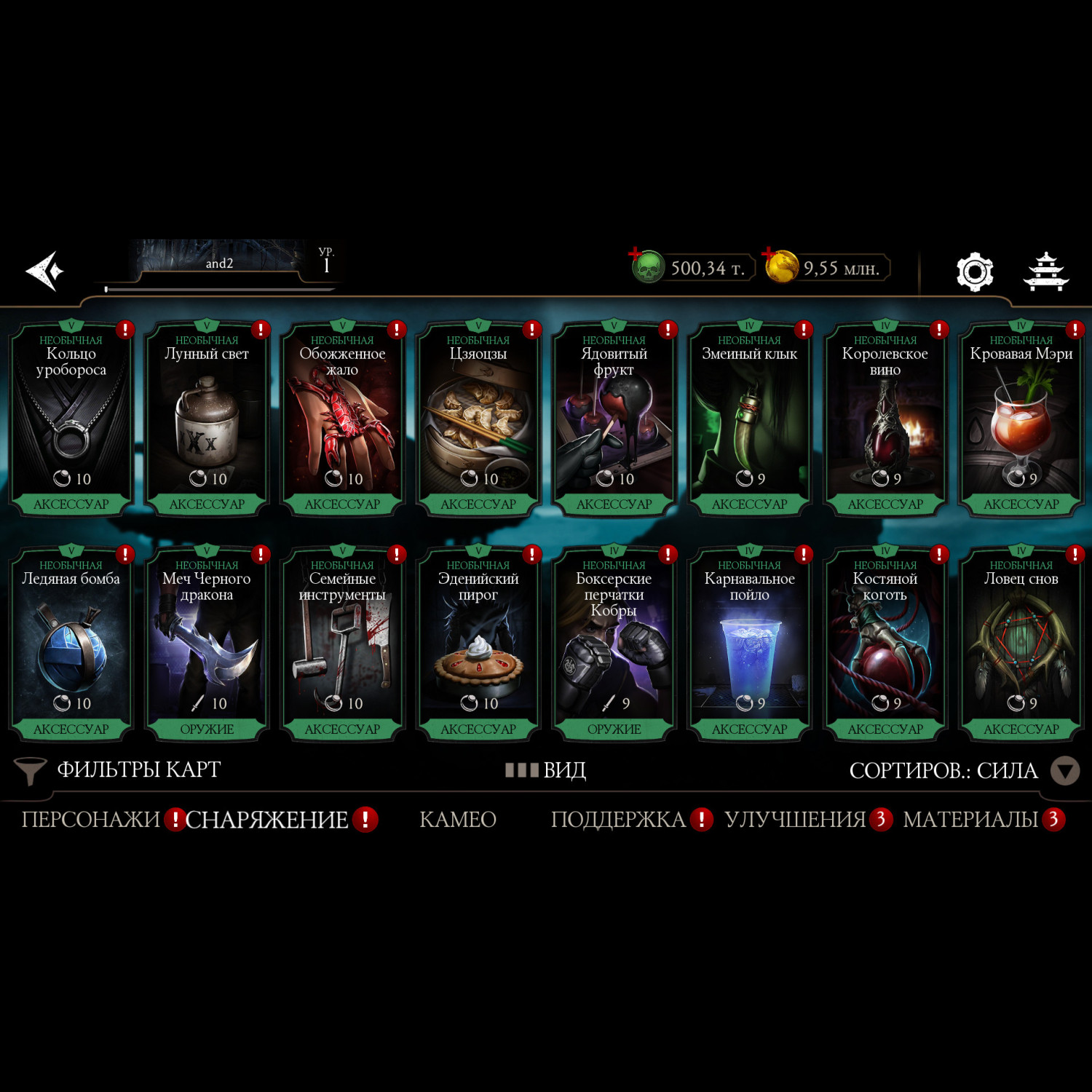
Task: Switch to the ПЕРСОНАЖИ tab
Action: click(90, 820)
